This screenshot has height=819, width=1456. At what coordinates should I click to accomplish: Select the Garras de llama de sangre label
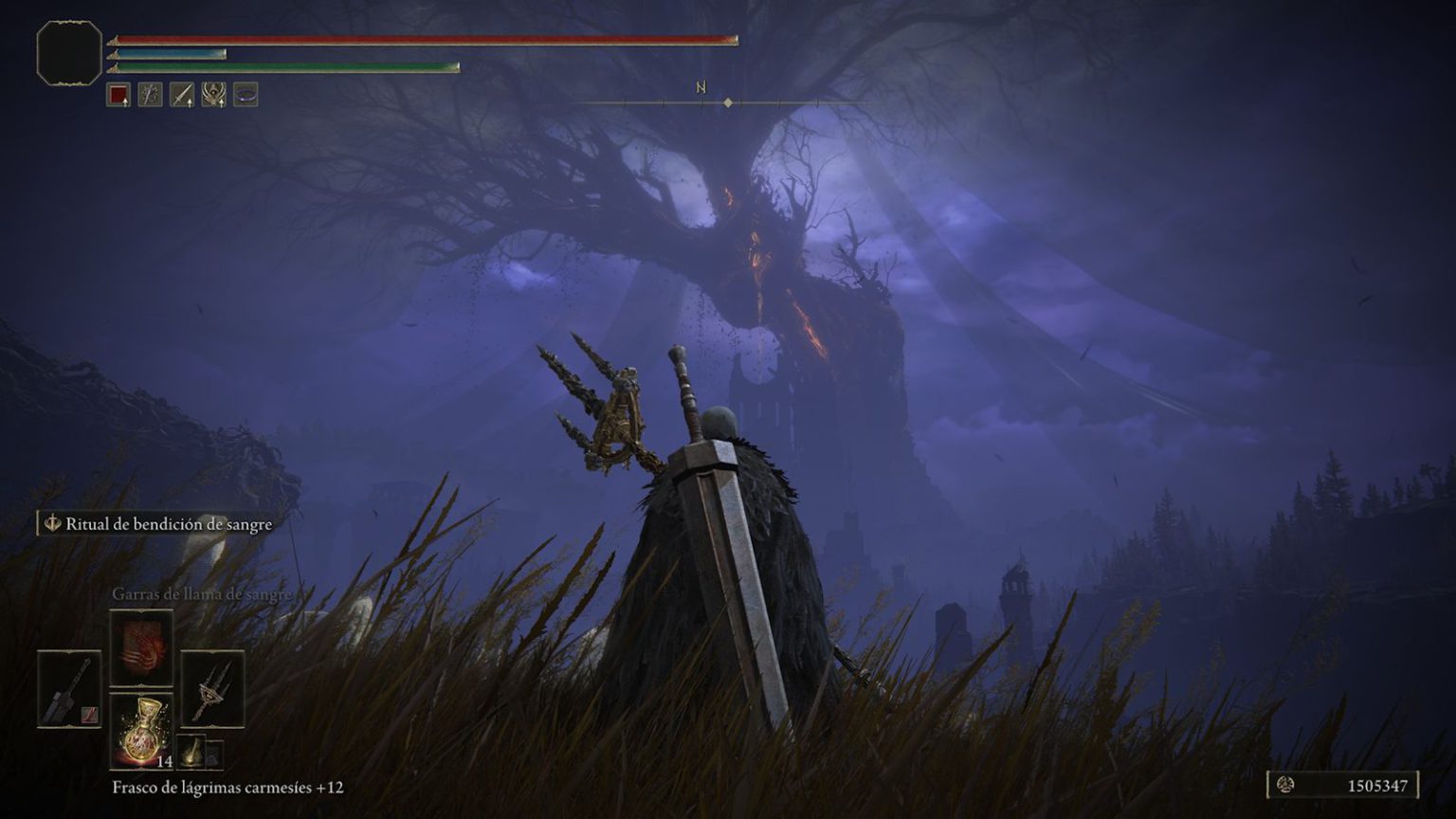click(x=202, y=595)
